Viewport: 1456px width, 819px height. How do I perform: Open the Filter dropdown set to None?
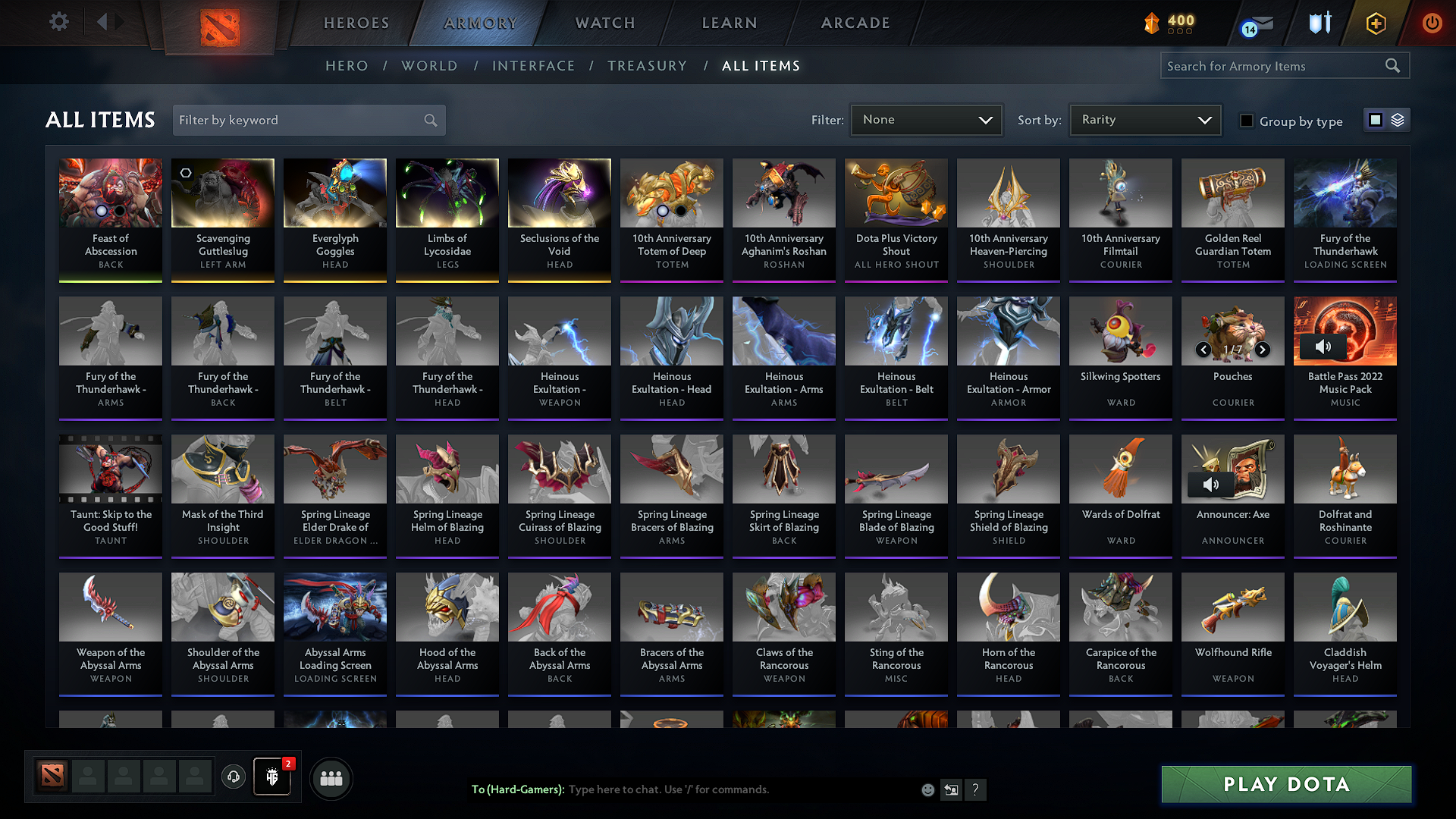(926, 119)
